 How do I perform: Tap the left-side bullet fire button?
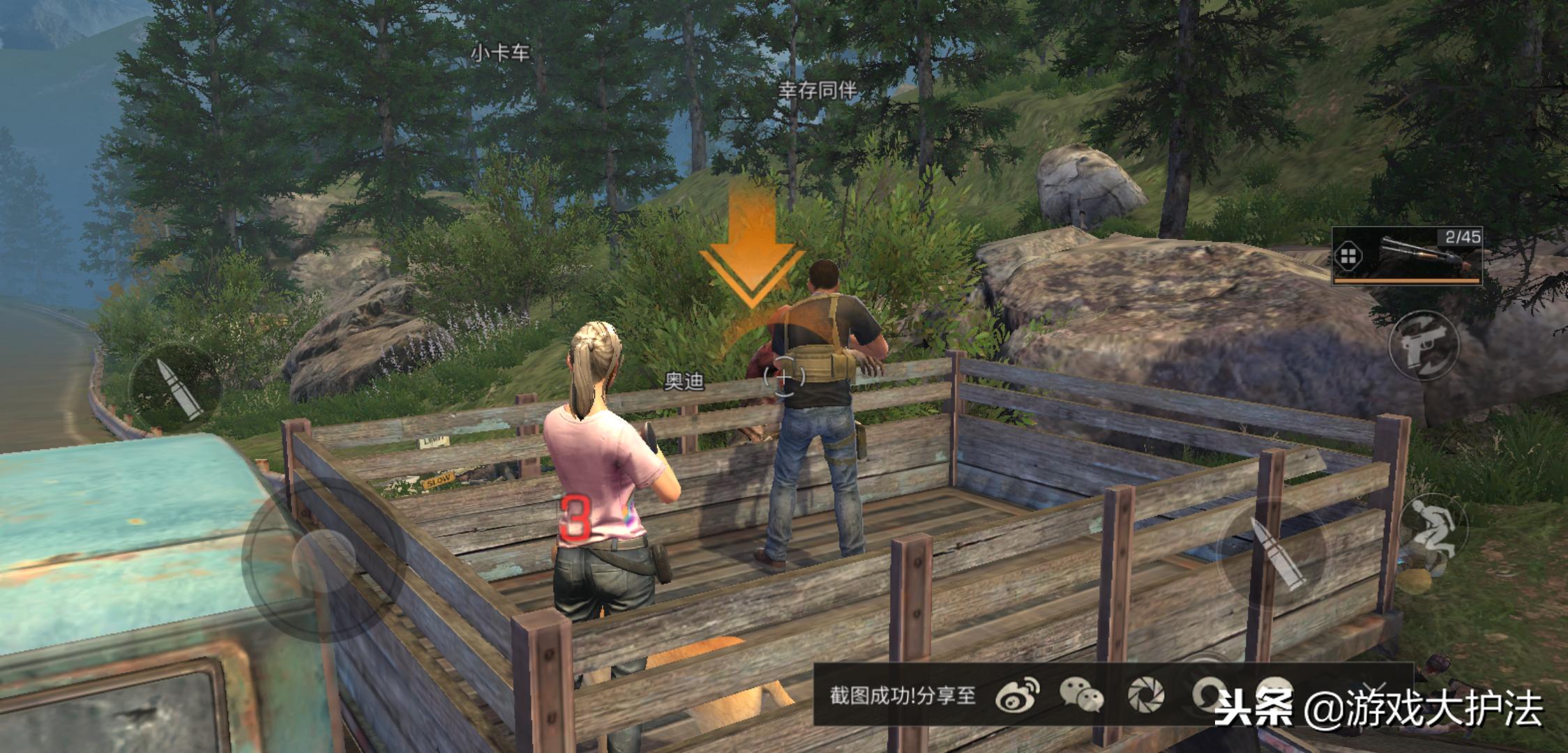pyautogui.click(x=176, y=388)
